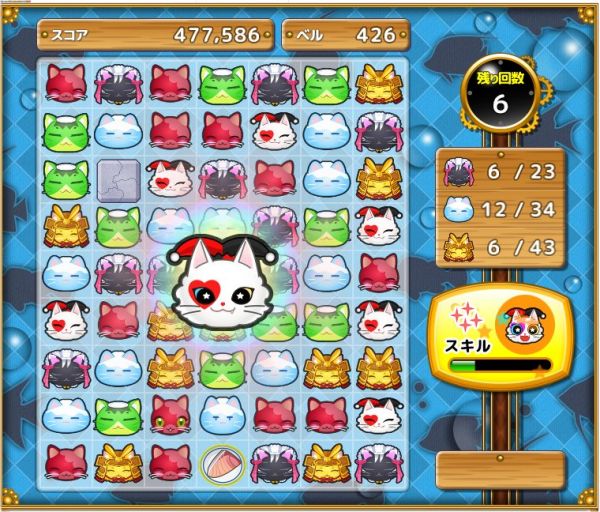The height and width of the screenshot is (512, 600).
Task: Activate the スキル skill button
Action: click(497, 336)
